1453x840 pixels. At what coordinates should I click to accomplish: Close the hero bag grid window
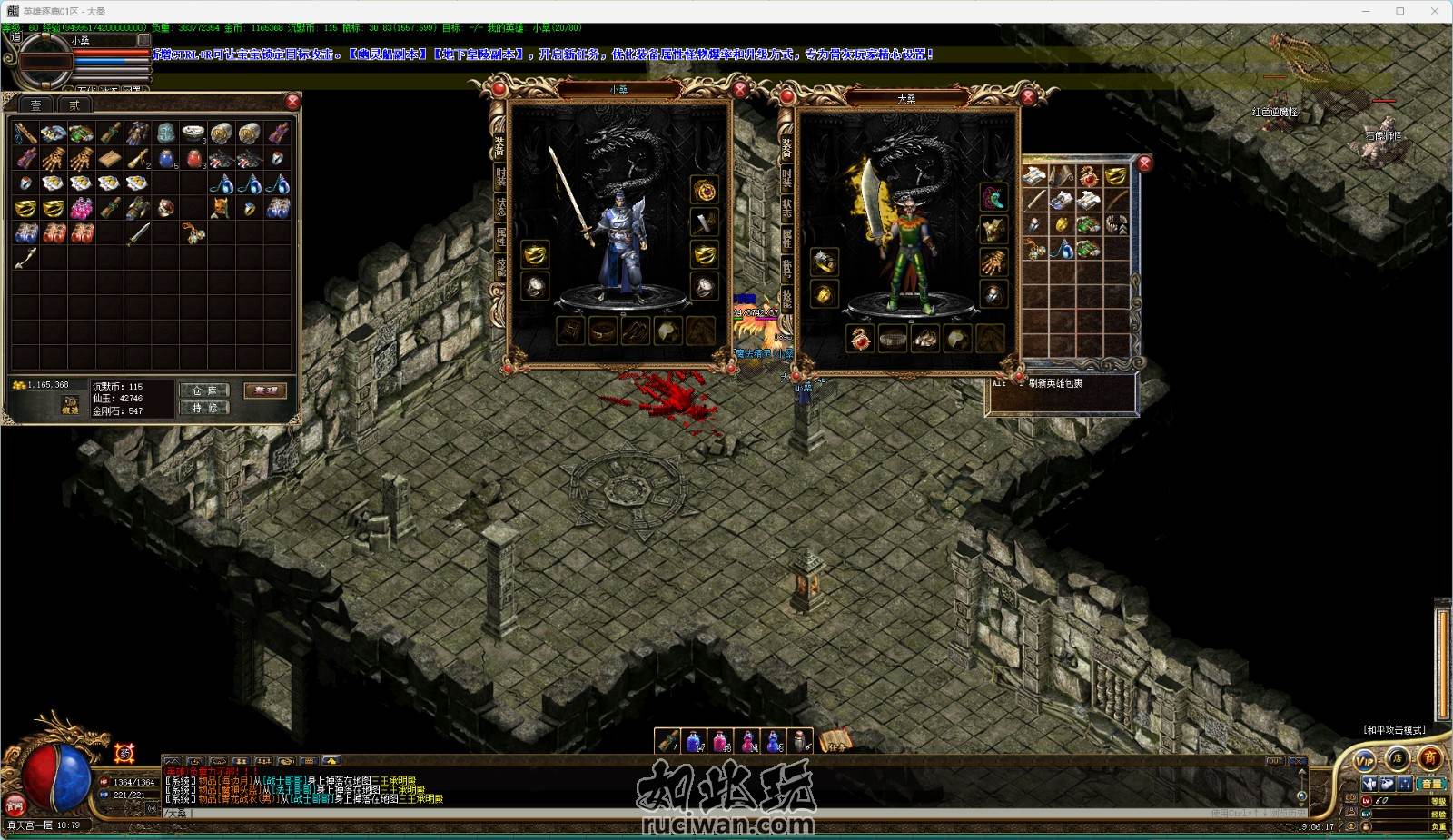coord(1144,163)
